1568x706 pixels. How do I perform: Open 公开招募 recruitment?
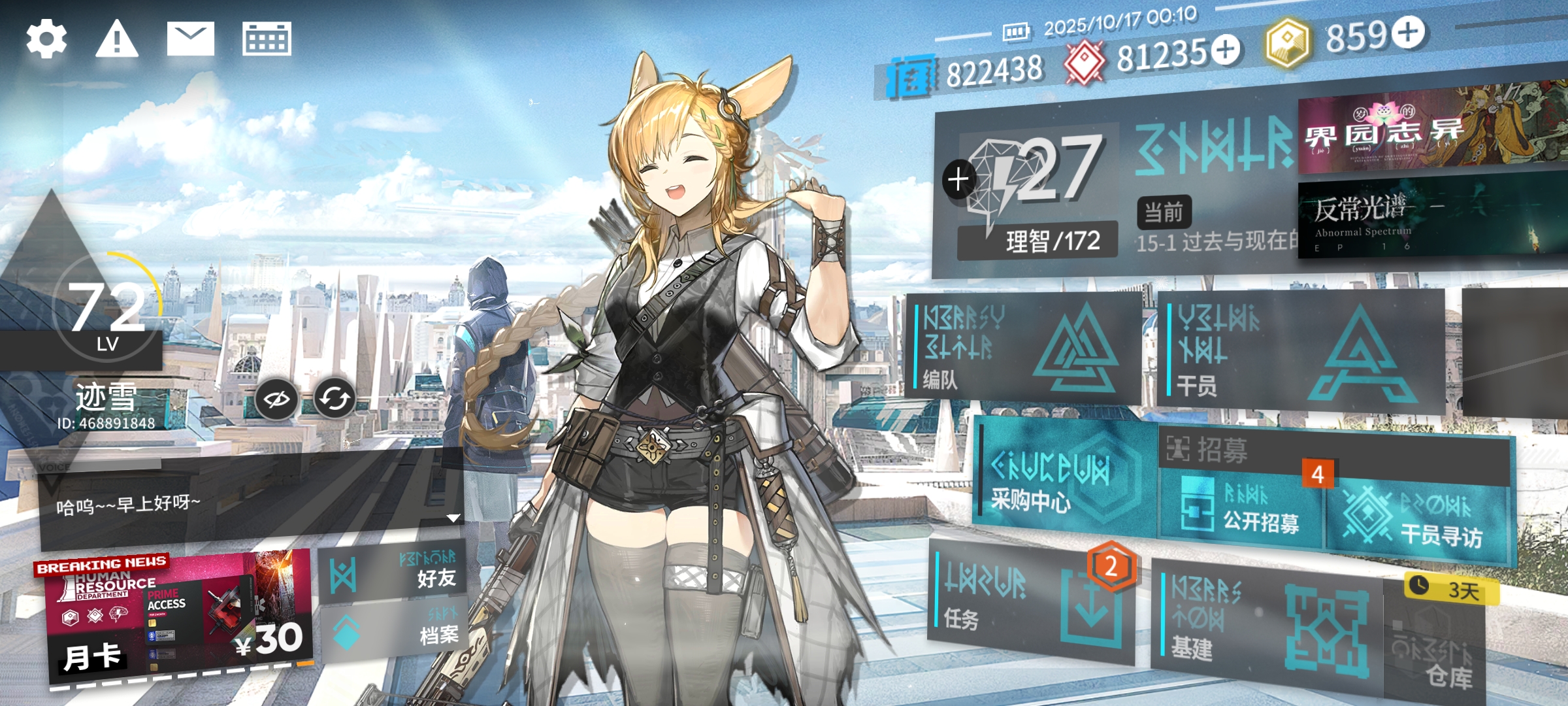[x=1241, y=511]
